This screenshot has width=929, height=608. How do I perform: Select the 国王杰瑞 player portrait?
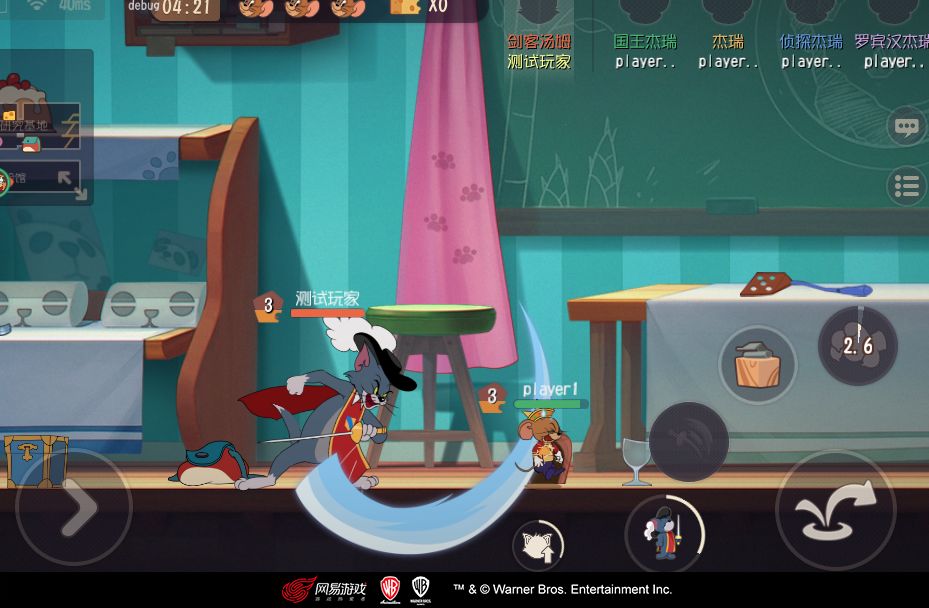point(645,14)
